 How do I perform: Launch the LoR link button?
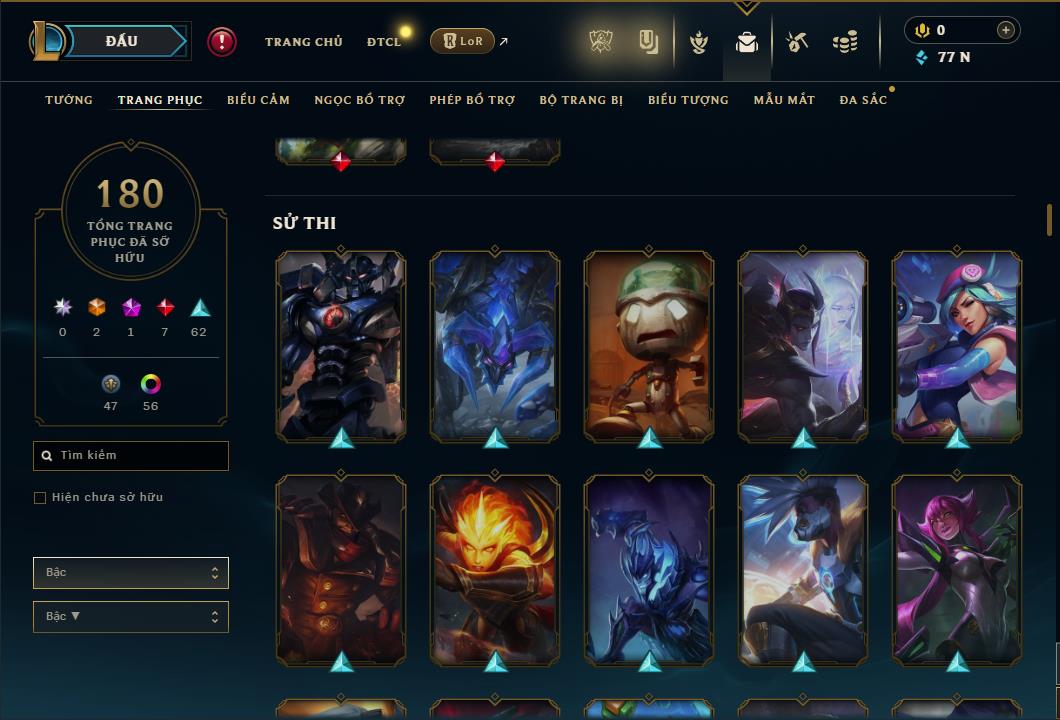[x=462, y=42]
